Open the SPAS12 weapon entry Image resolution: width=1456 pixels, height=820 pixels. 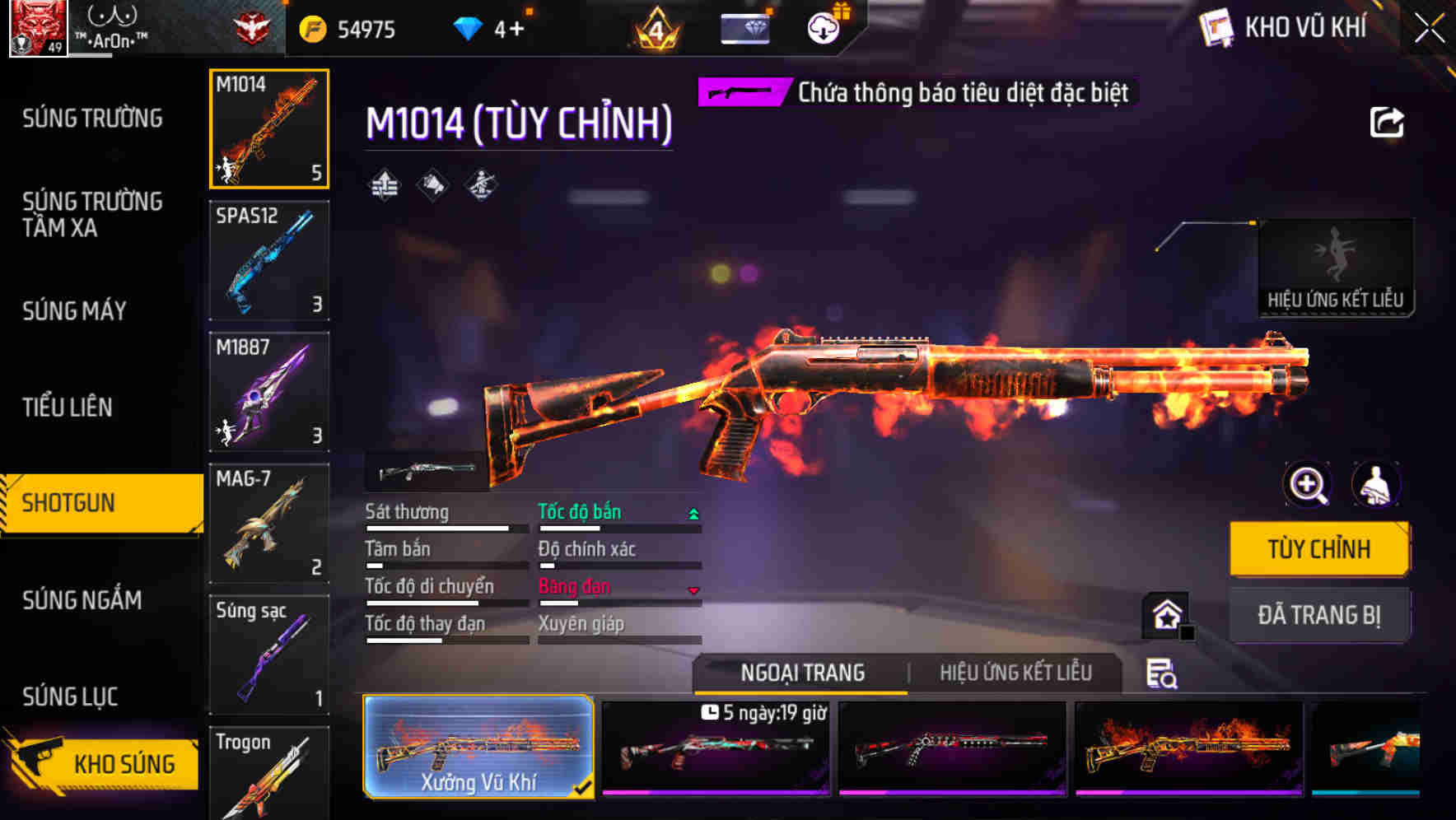tap(269, 259)
